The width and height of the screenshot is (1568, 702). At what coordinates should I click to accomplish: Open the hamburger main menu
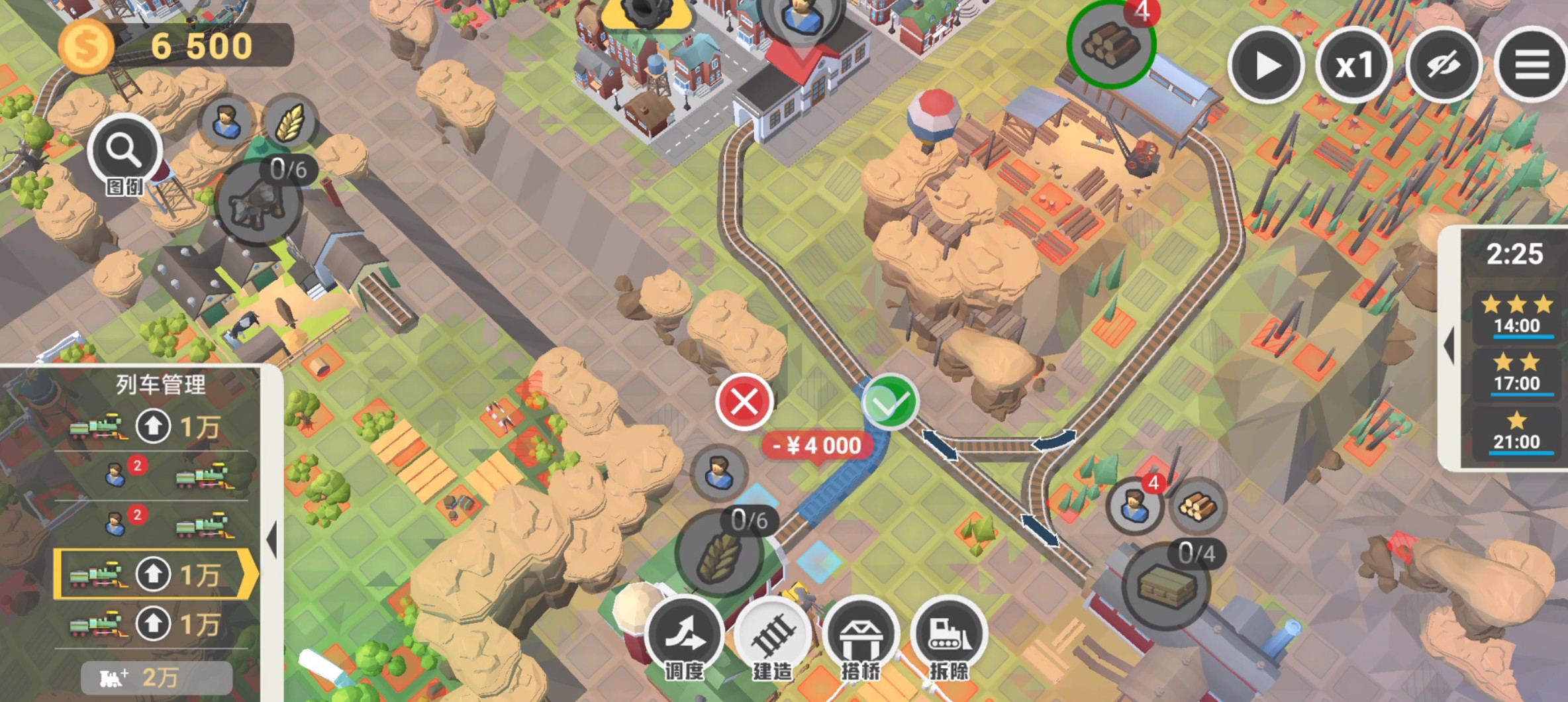click(x=1532, y=66)
